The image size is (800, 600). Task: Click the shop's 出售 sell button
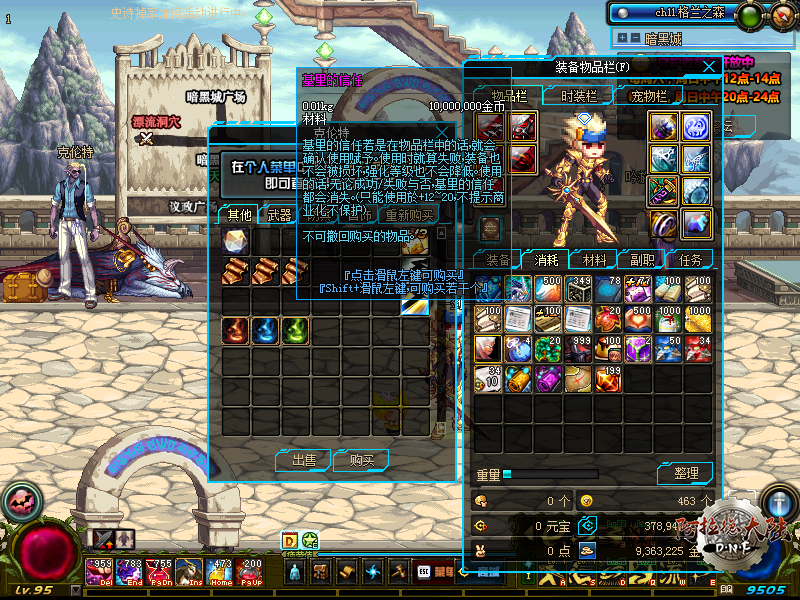(304, 460)
